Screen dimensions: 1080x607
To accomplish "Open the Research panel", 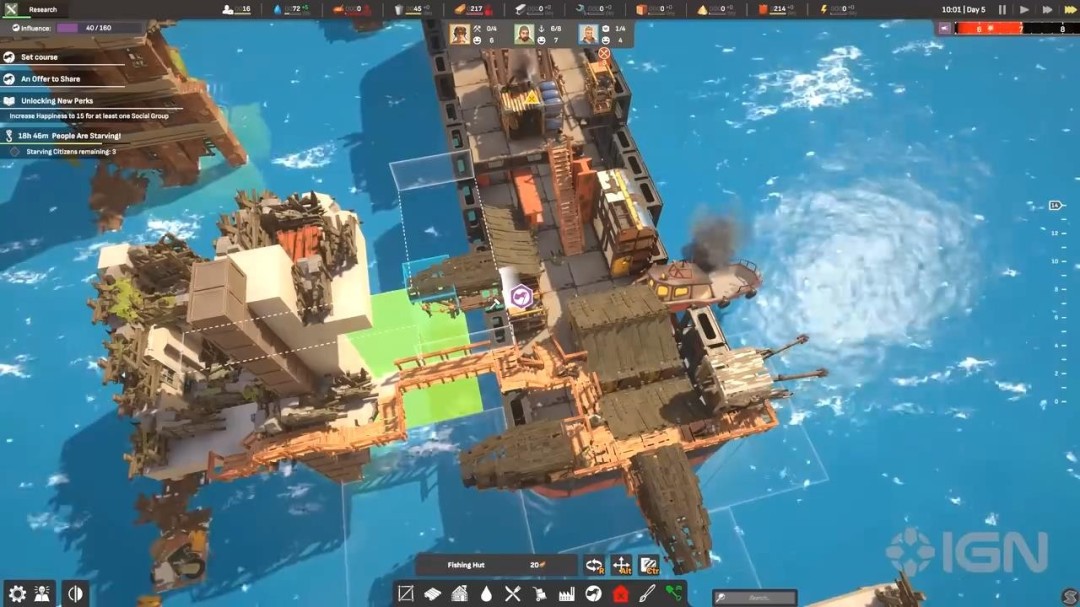I will [33, 9].
